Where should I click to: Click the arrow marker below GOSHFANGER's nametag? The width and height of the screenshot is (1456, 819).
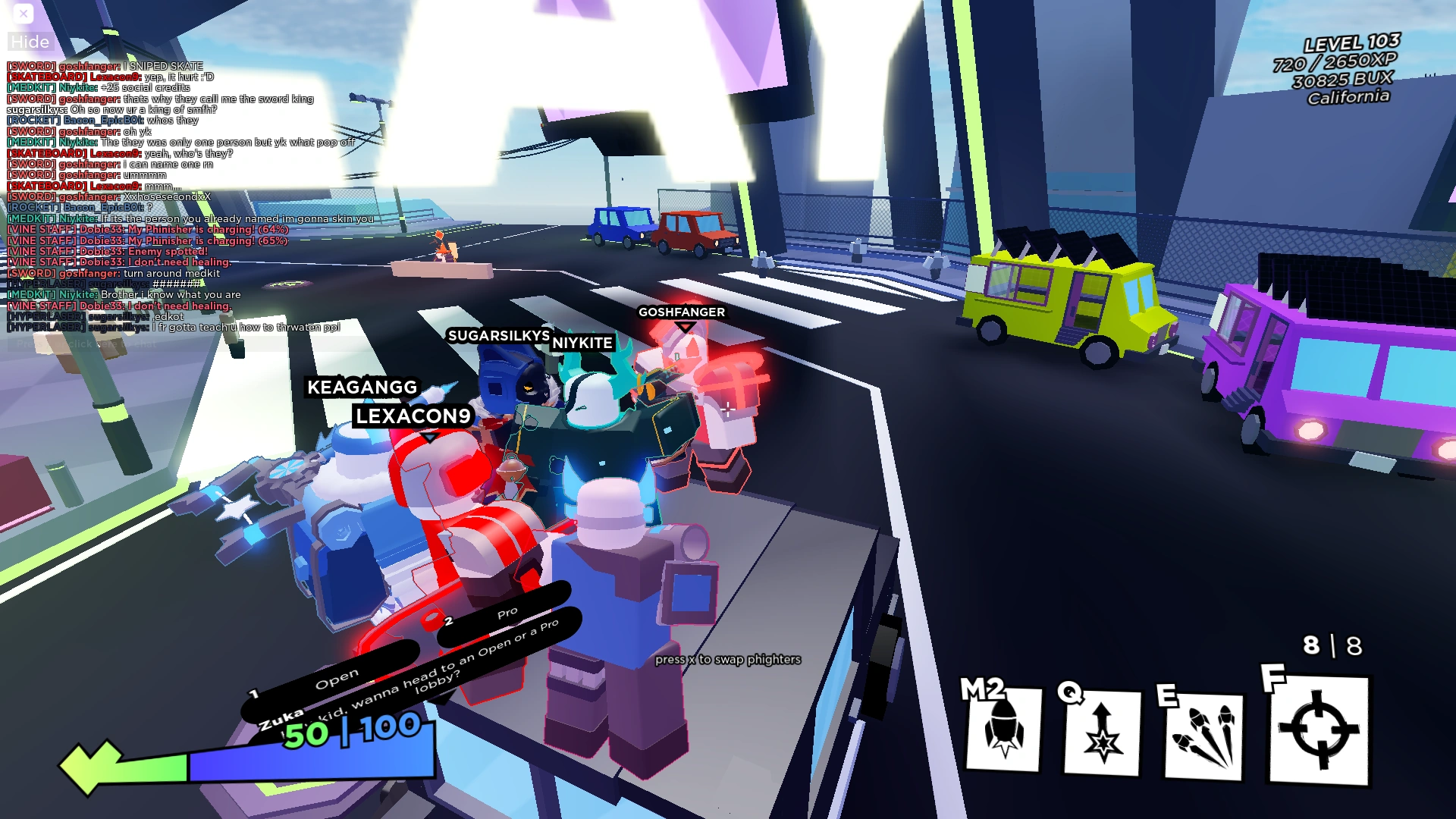tap(682, 328)
